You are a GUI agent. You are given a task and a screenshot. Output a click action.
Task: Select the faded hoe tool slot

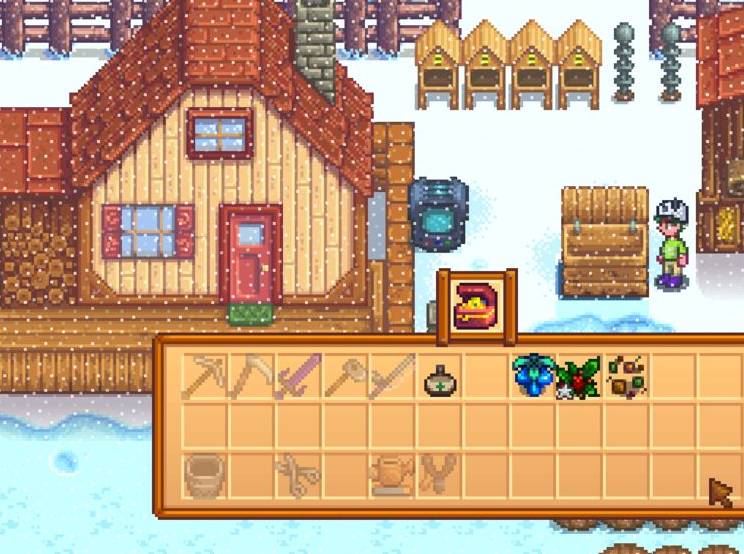click(345, 377)
